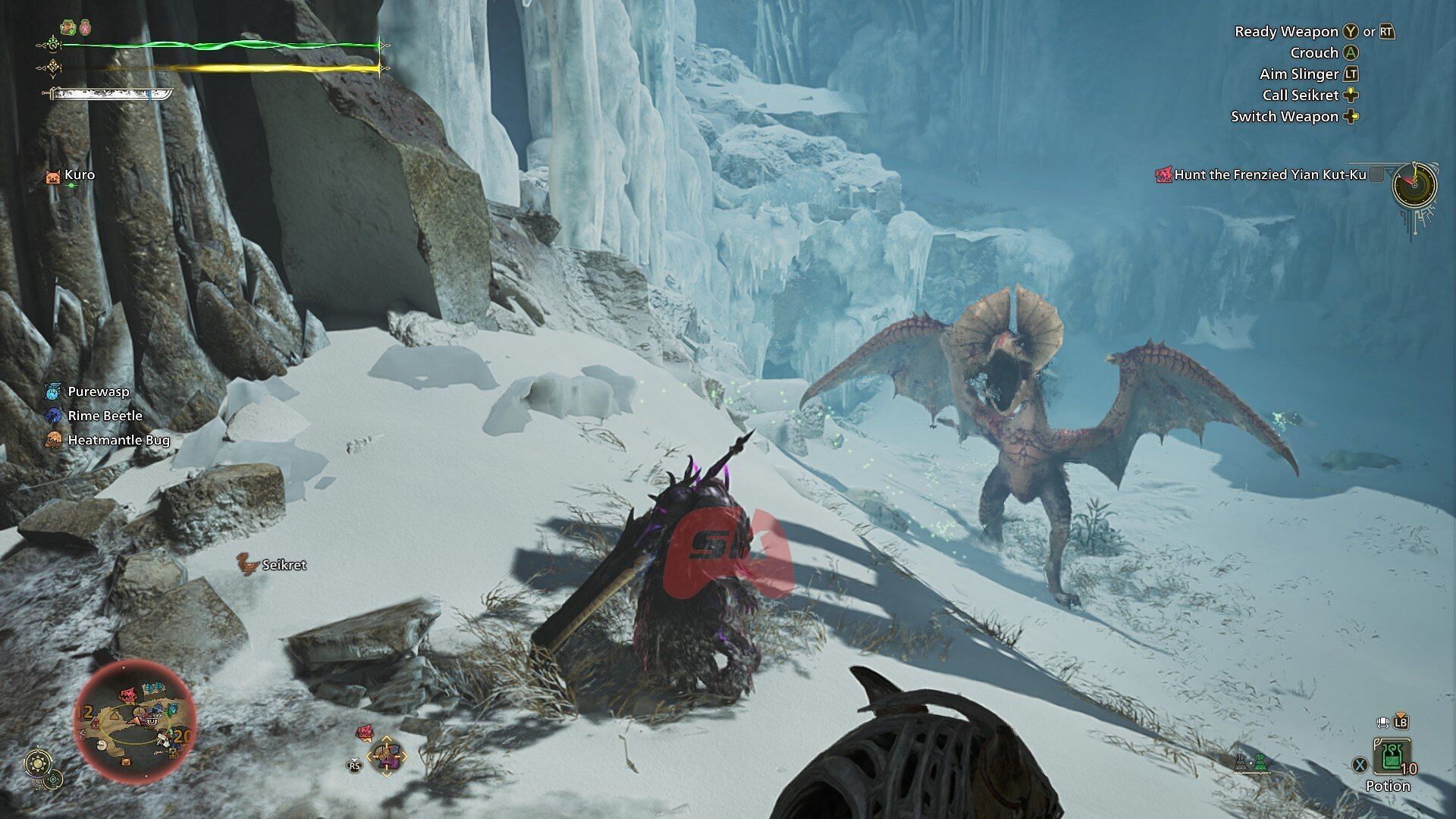Click the green status buff icon
Image resolution: width=1456 pixels, height=819 pixels.
70,28
